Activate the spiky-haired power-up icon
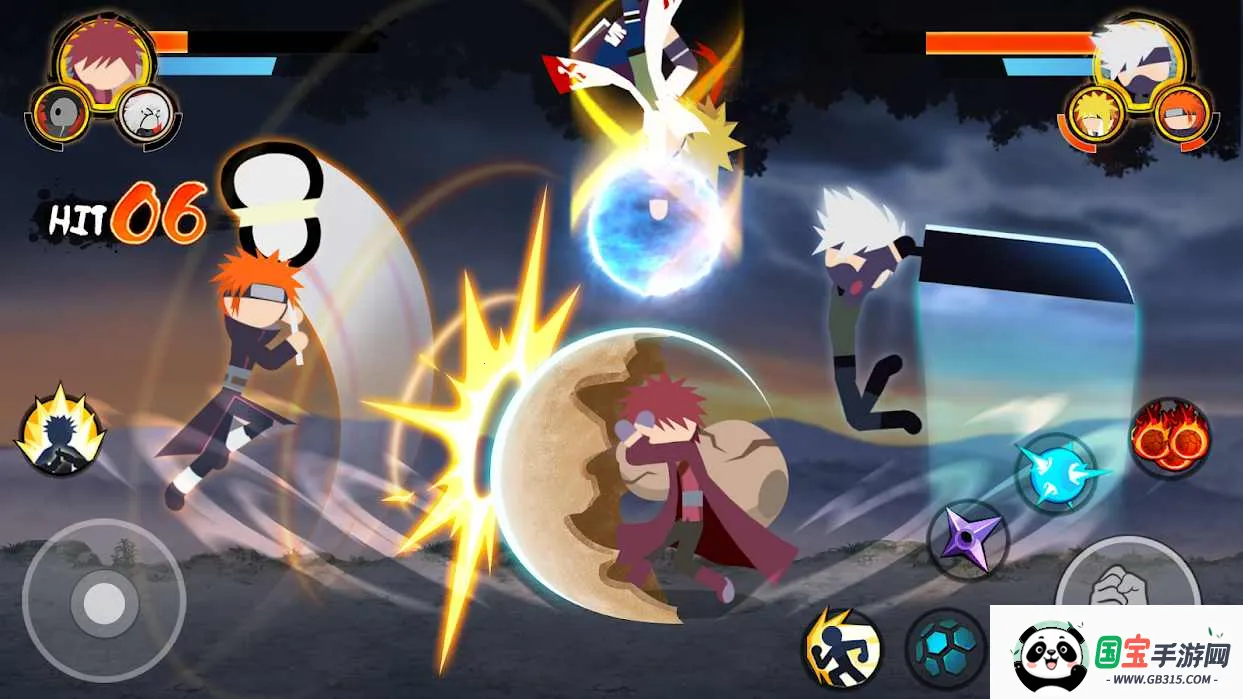The height and width of the screenshot is (699, 1243). pyautogui.click(x=60, y=430)
